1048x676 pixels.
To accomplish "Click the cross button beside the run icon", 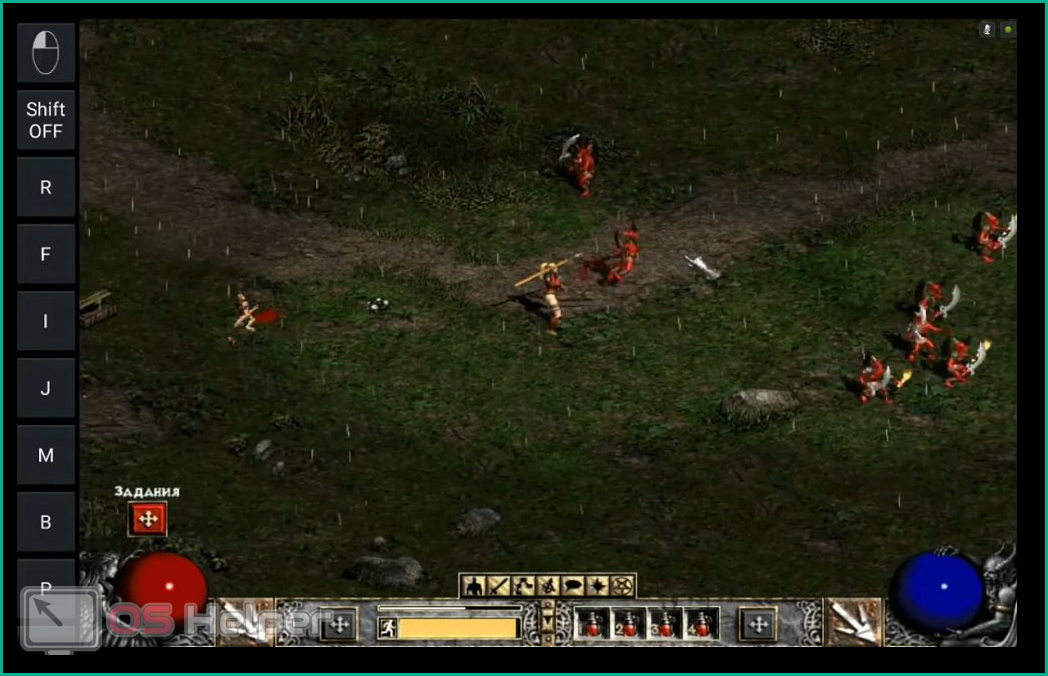I will [x=337, y=625].
